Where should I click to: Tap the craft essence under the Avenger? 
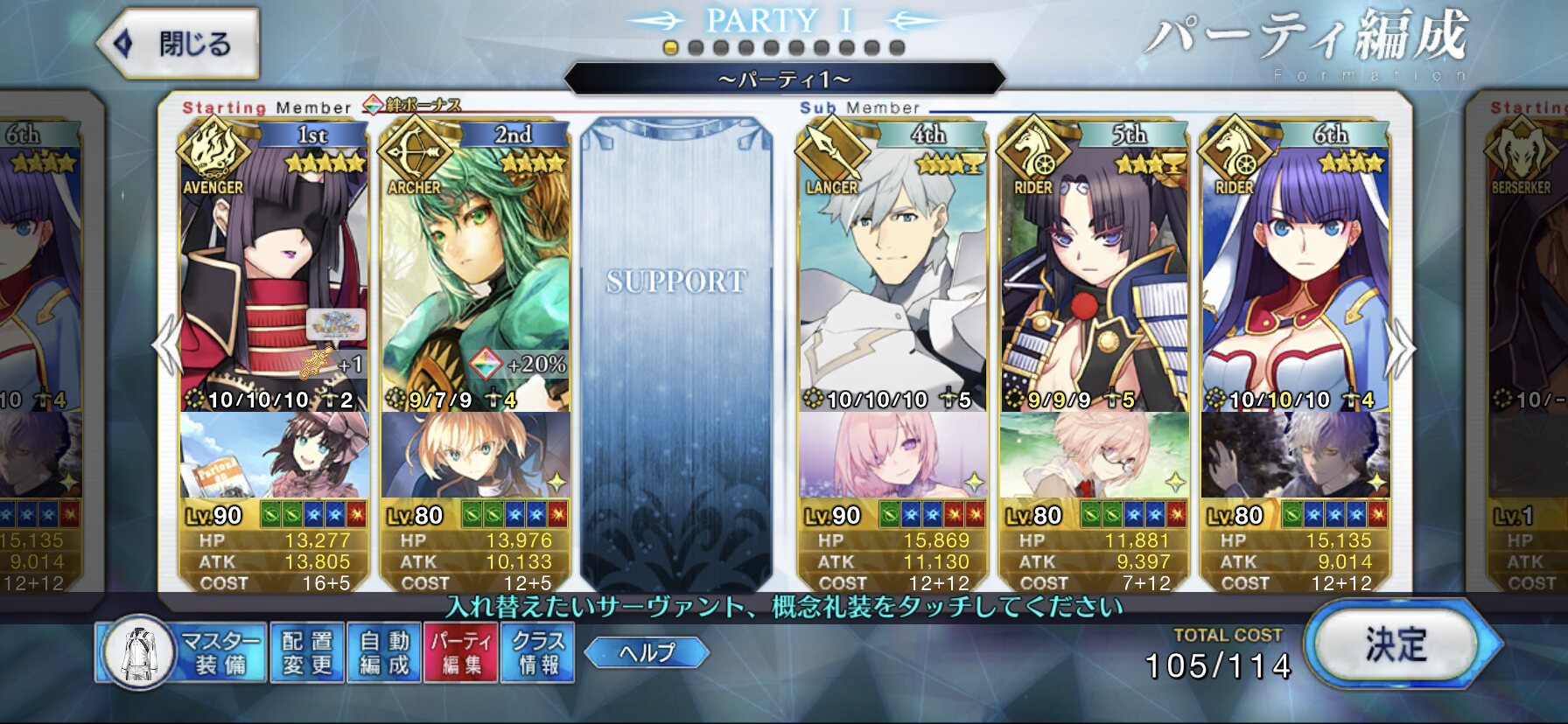(274, 455)
